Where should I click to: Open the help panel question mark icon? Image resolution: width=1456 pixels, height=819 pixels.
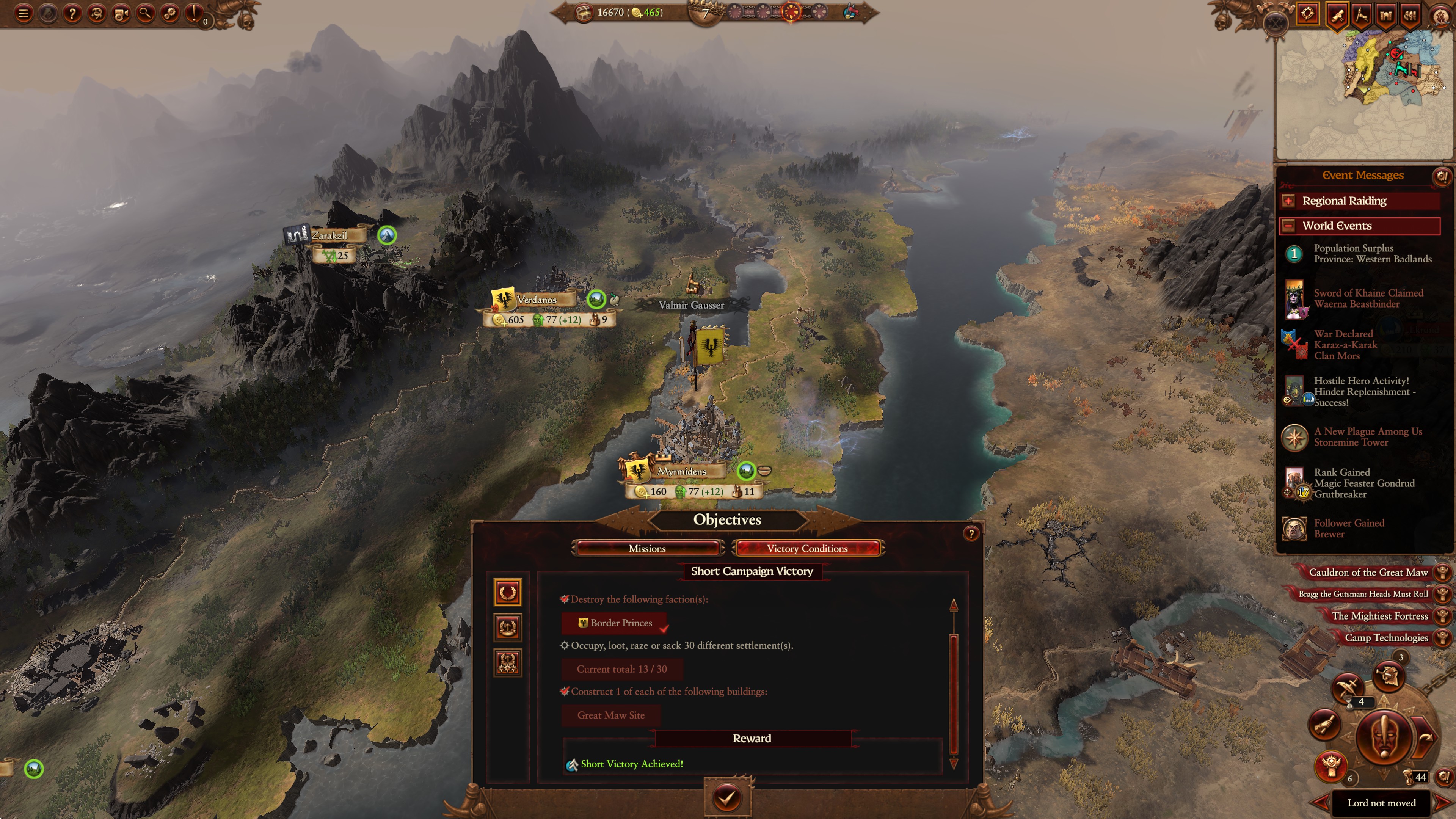pyautogui.click(x=72, y=14)
